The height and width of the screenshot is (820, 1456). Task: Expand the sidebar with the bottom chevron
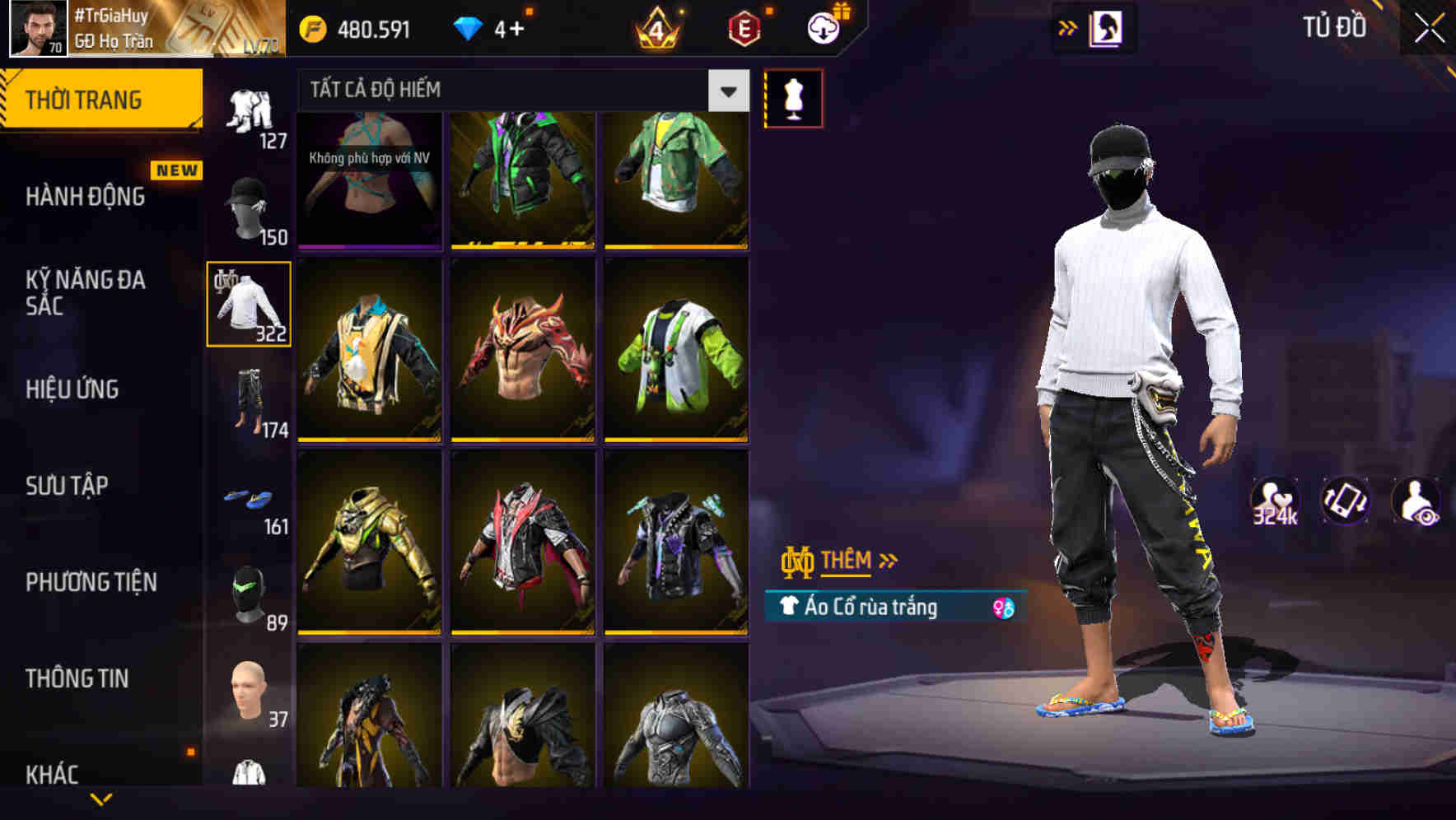click(x=103, y=800)
